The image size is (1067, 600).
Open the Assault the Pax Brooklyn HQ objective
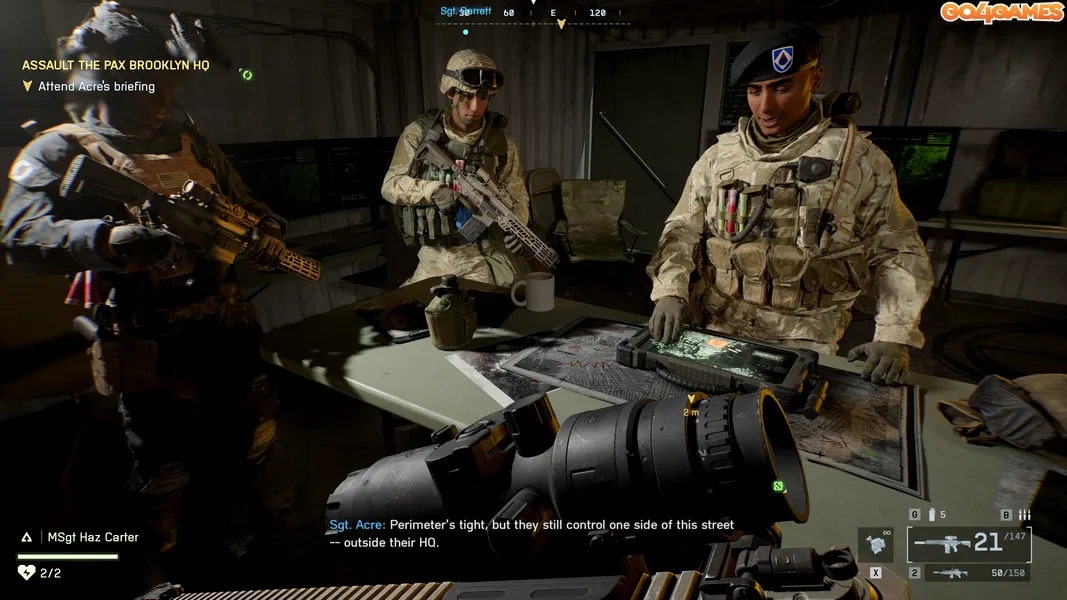tap(116, 65)
